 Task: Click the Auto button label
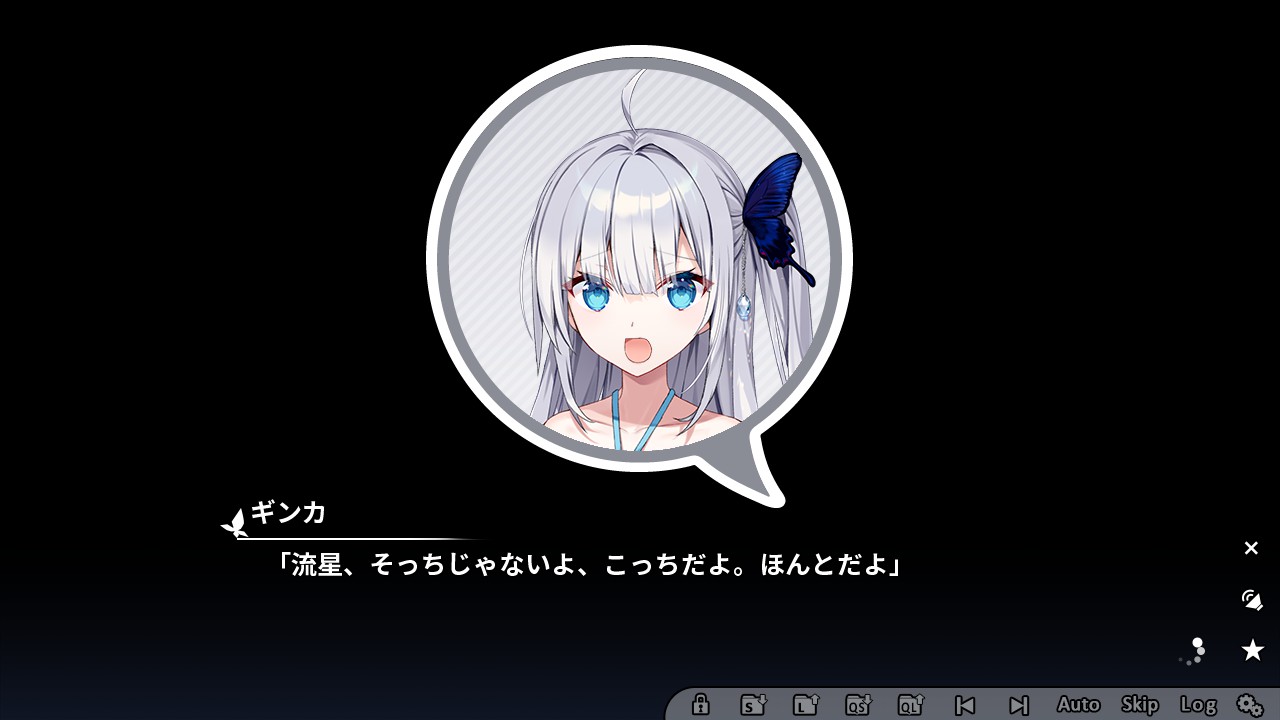coord(1079,706)
